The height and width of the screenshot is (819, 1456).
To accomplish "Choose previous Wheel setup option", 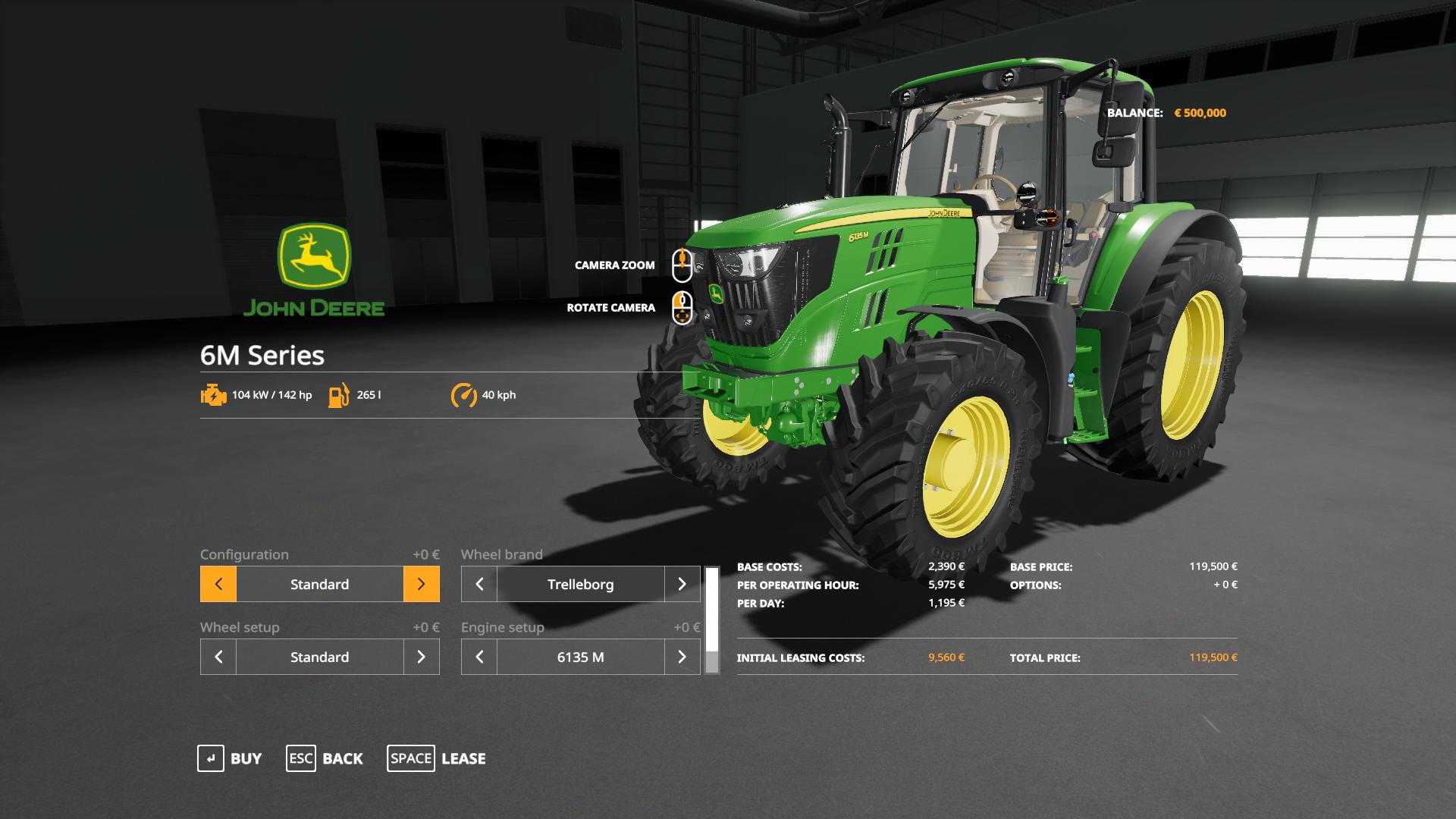I will click(x=218, y=657).
